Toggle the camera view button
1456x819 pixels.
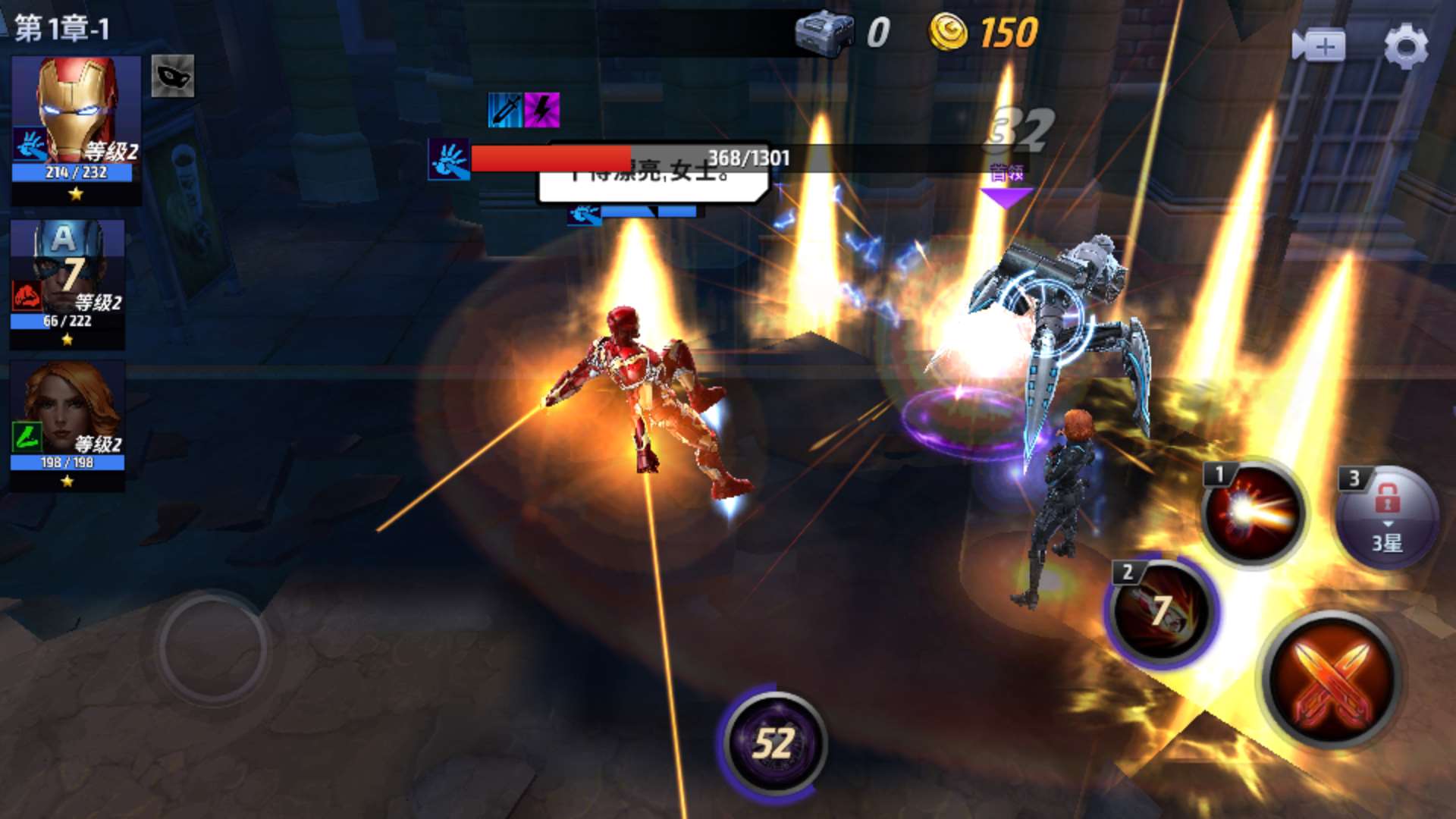point(1318,45)
